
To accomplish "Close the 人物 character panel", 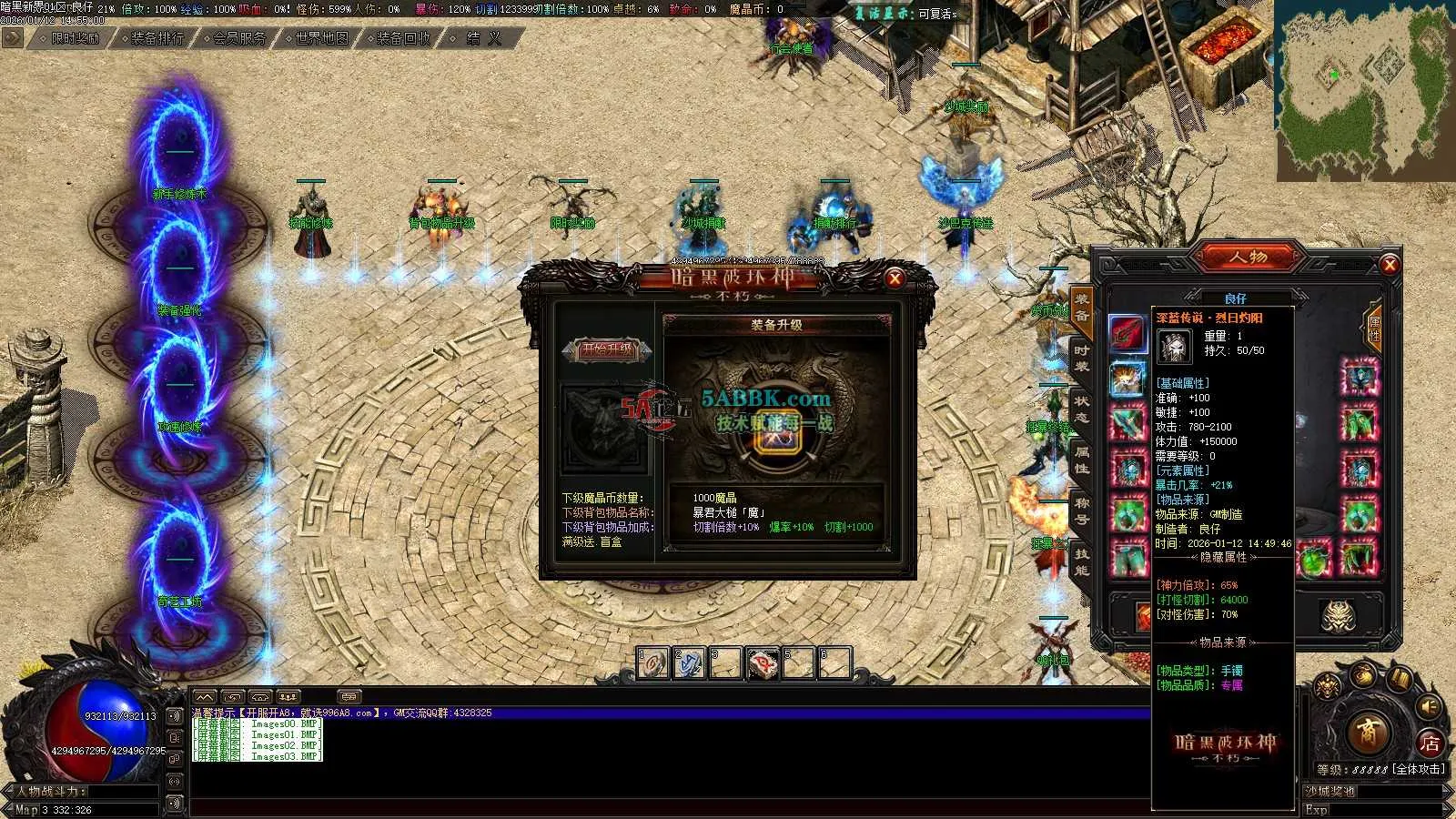I will [1389, 265].
